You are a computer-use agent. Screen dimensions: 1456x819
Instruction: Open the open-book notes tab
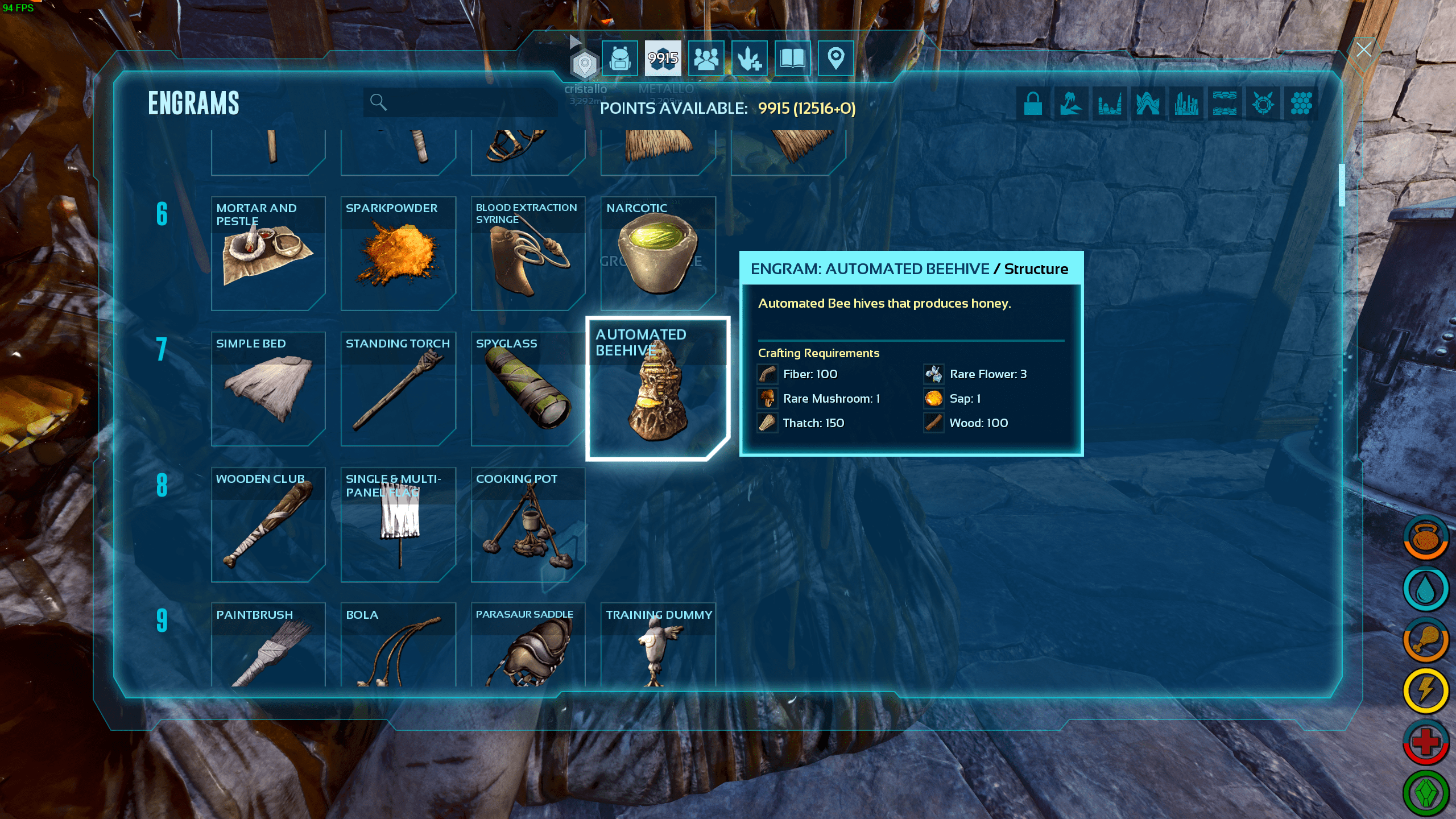792,58
